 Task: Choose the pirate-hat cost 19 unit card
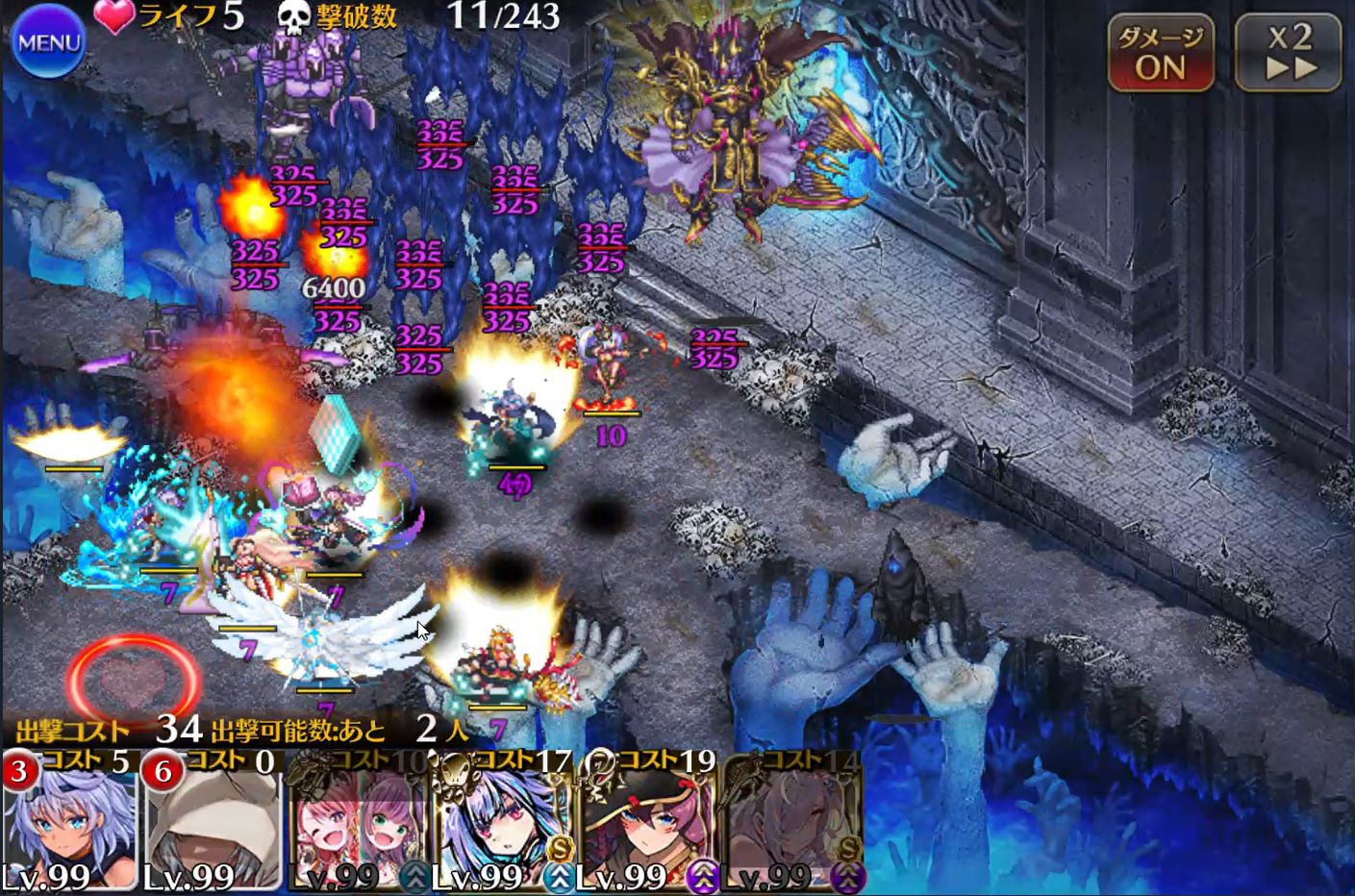645,824
